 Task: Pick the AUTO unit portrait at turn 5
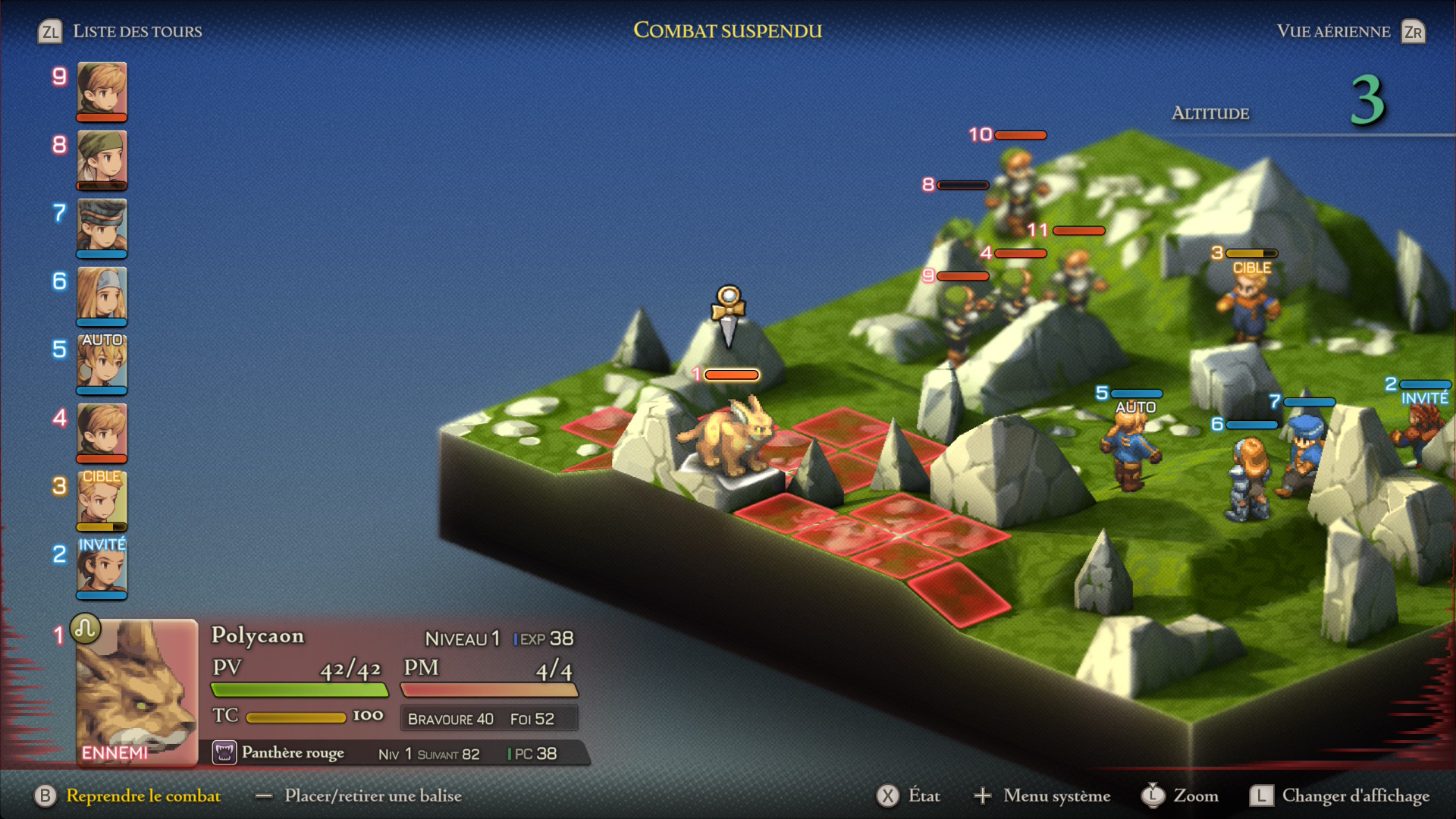click(102, 362)
